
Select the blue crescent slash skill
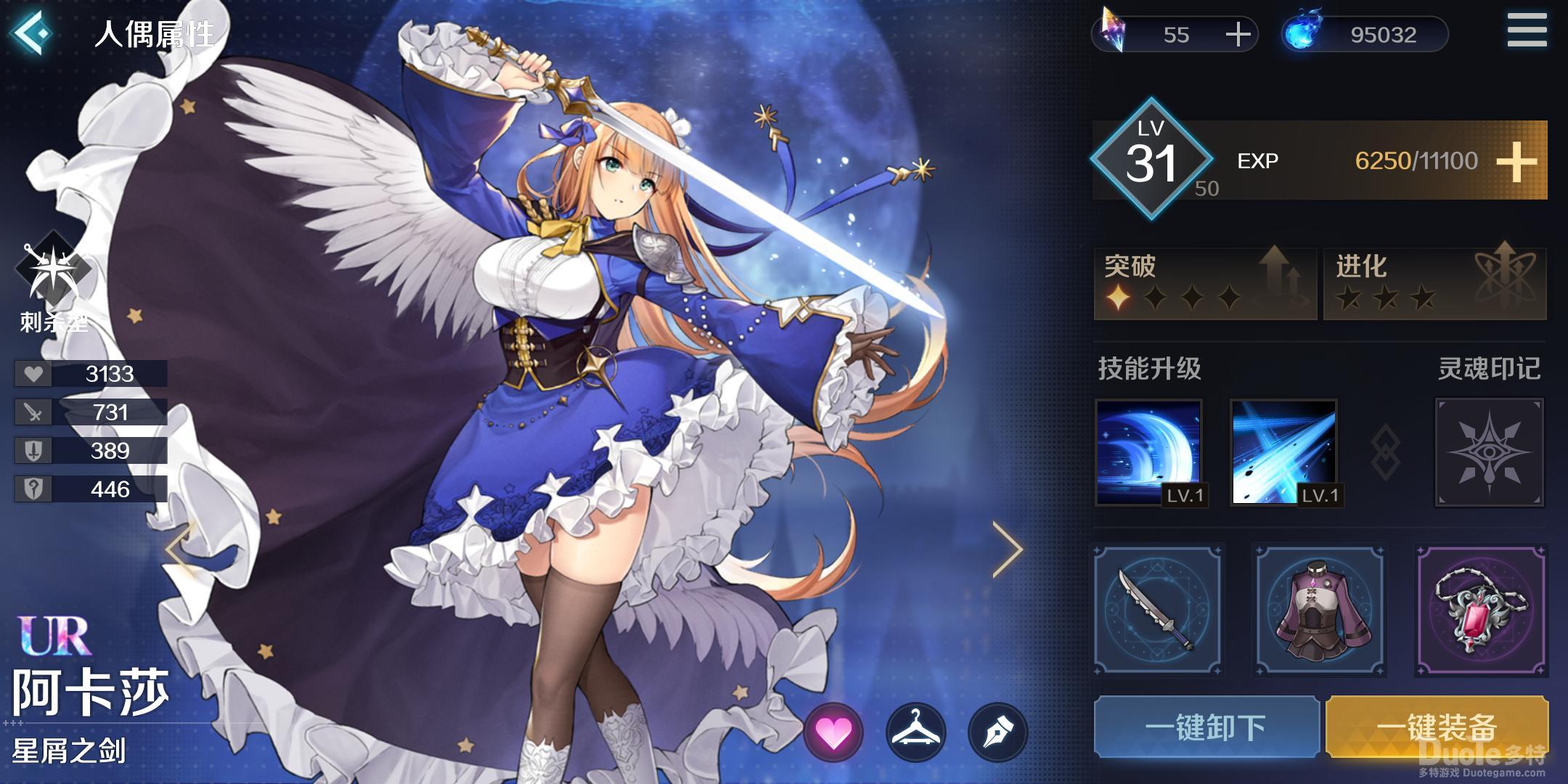1148,452
